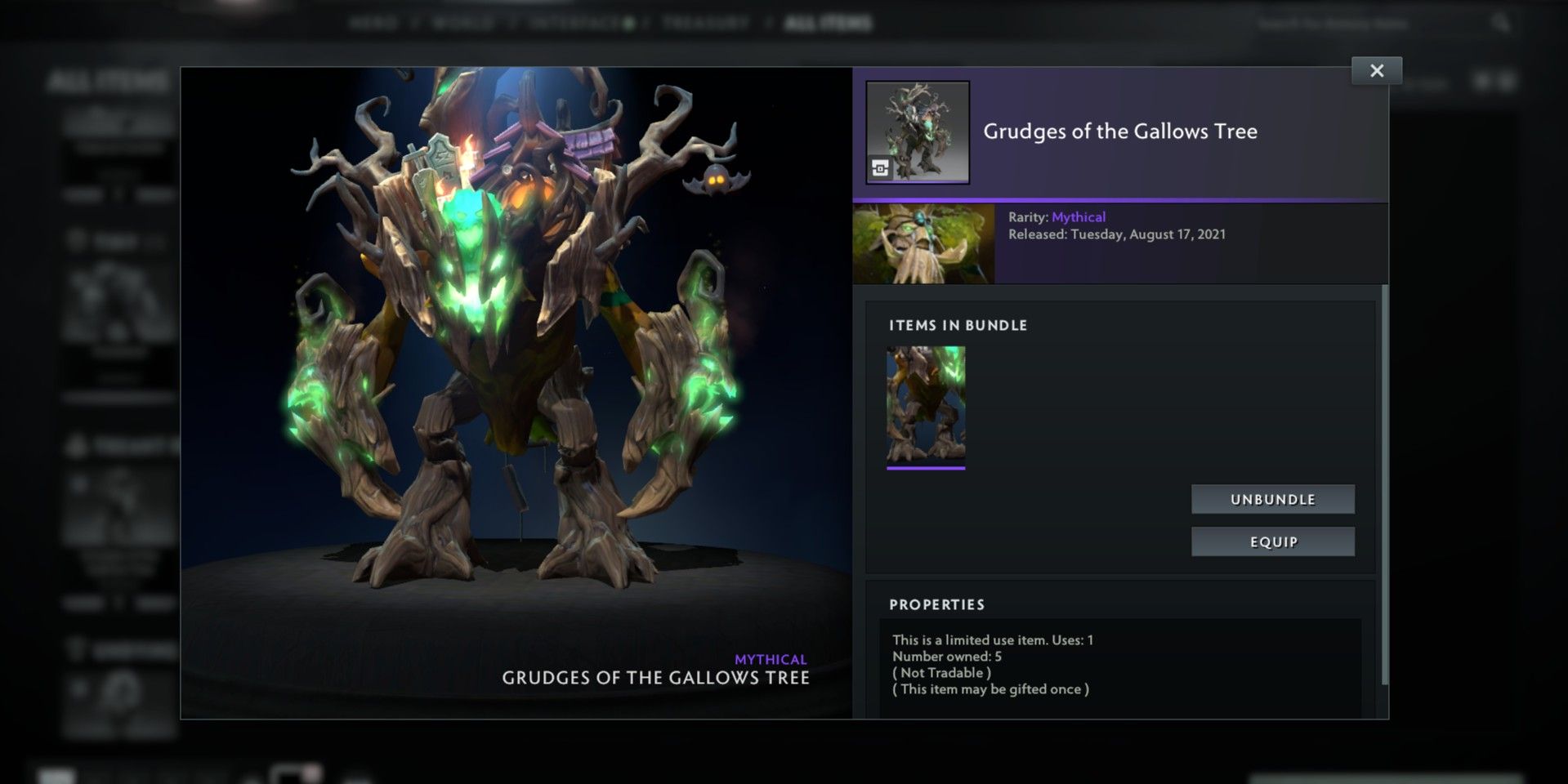
Task: Close the item details popup
Action: 1377,71
